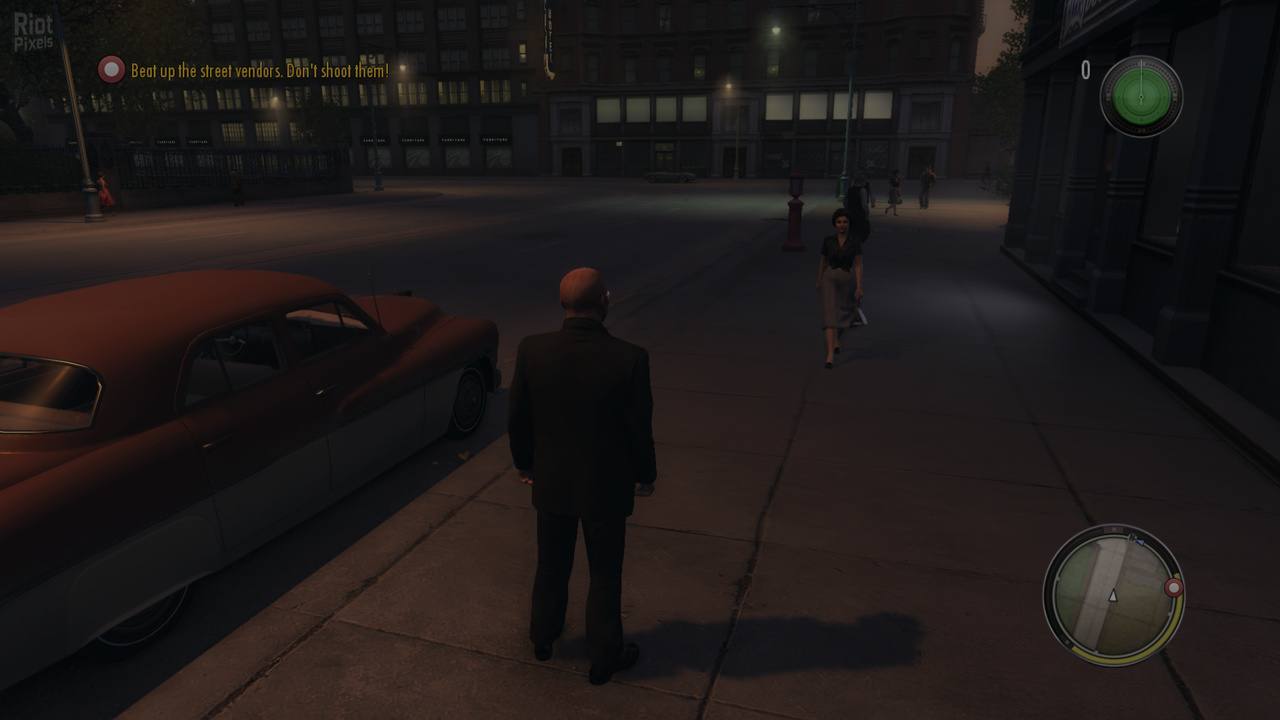Image resolution: width=1280 pixels, height=720 pixels.
Task: Open the circular minimap
Action: pos(1112,595)
